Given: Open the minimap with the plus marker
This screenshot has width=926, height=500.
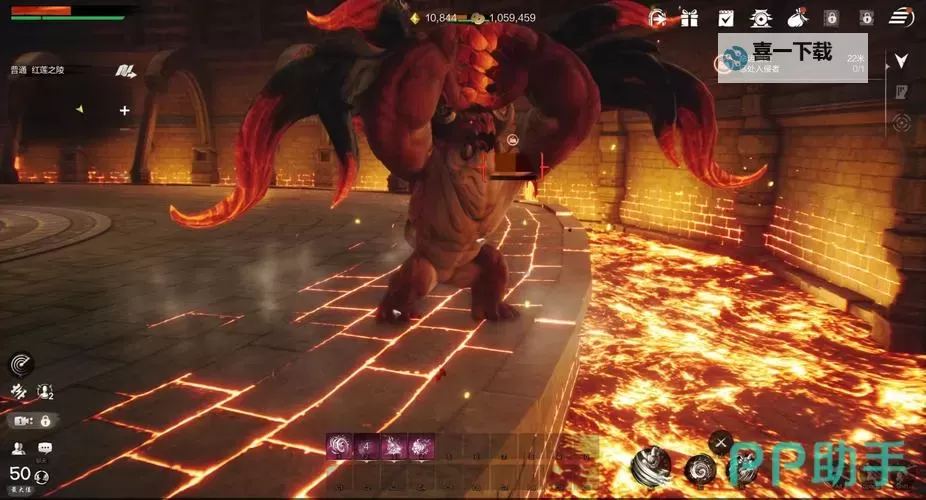Looking at the screenshot, I should click(x=124, y=110).
